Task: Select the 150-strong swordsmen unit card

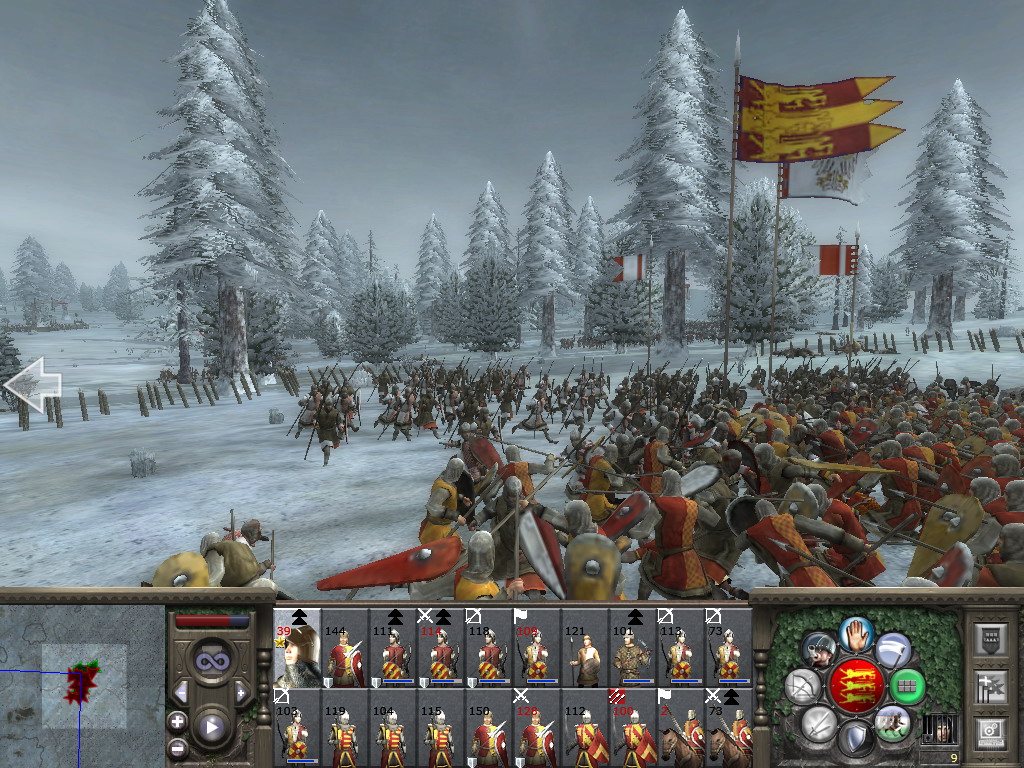Action: pyautogui.click(x=489, y=728)
